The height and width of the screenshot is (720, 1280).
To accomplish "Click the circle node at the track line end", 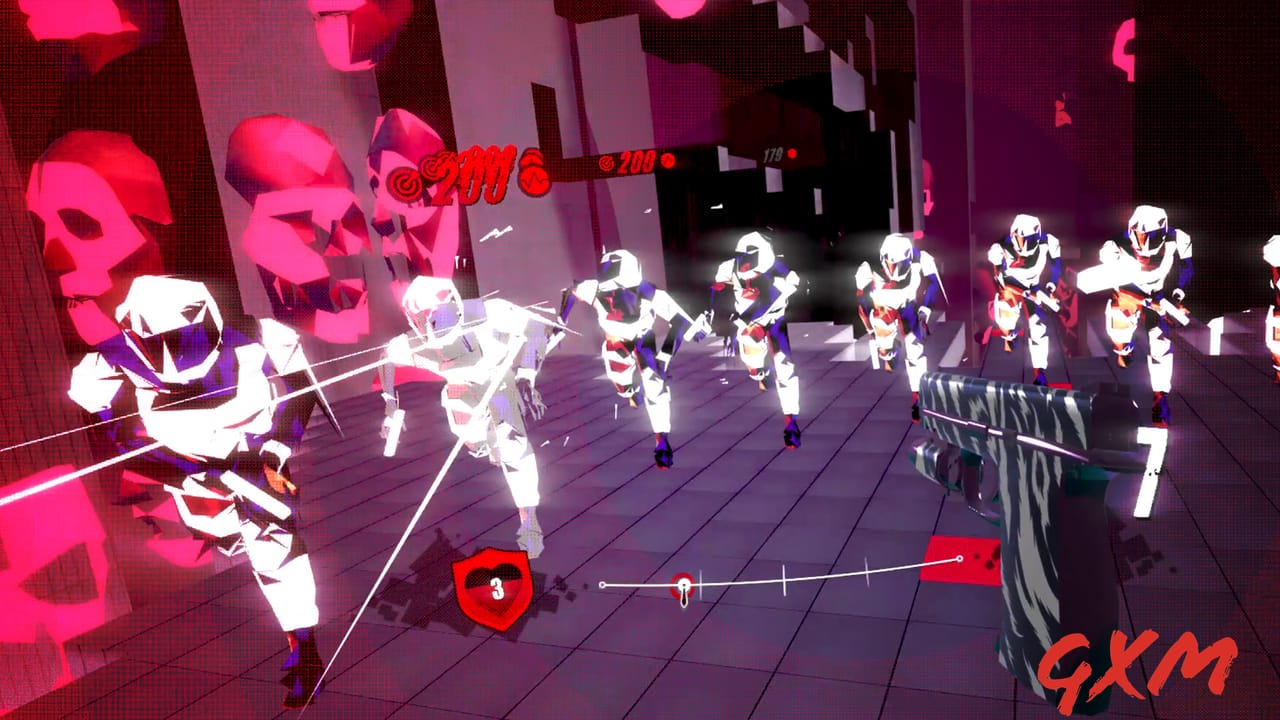I will (960, 557).
